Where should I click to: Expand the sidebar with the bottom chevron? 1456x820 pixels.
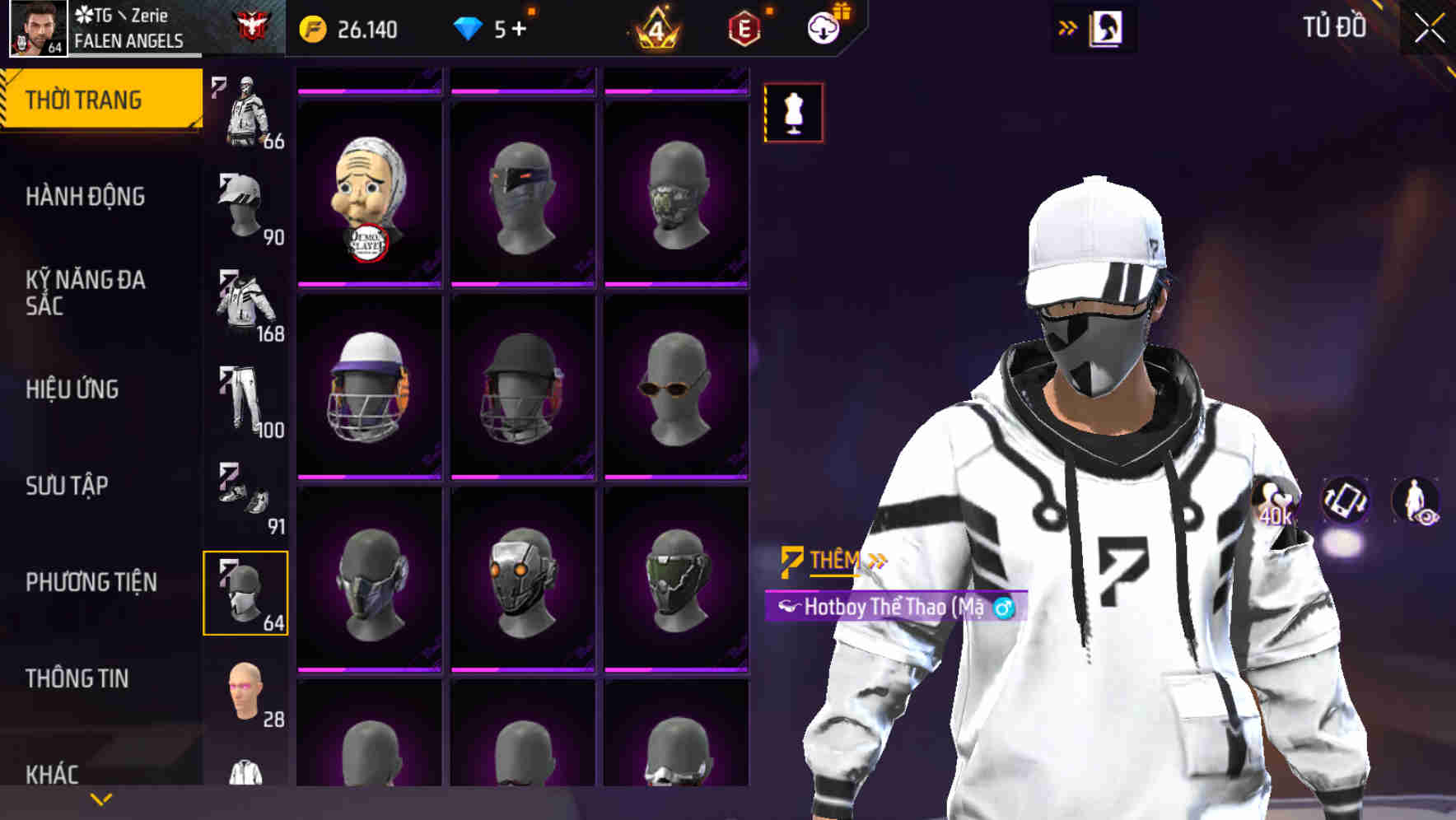click(100, 798)
